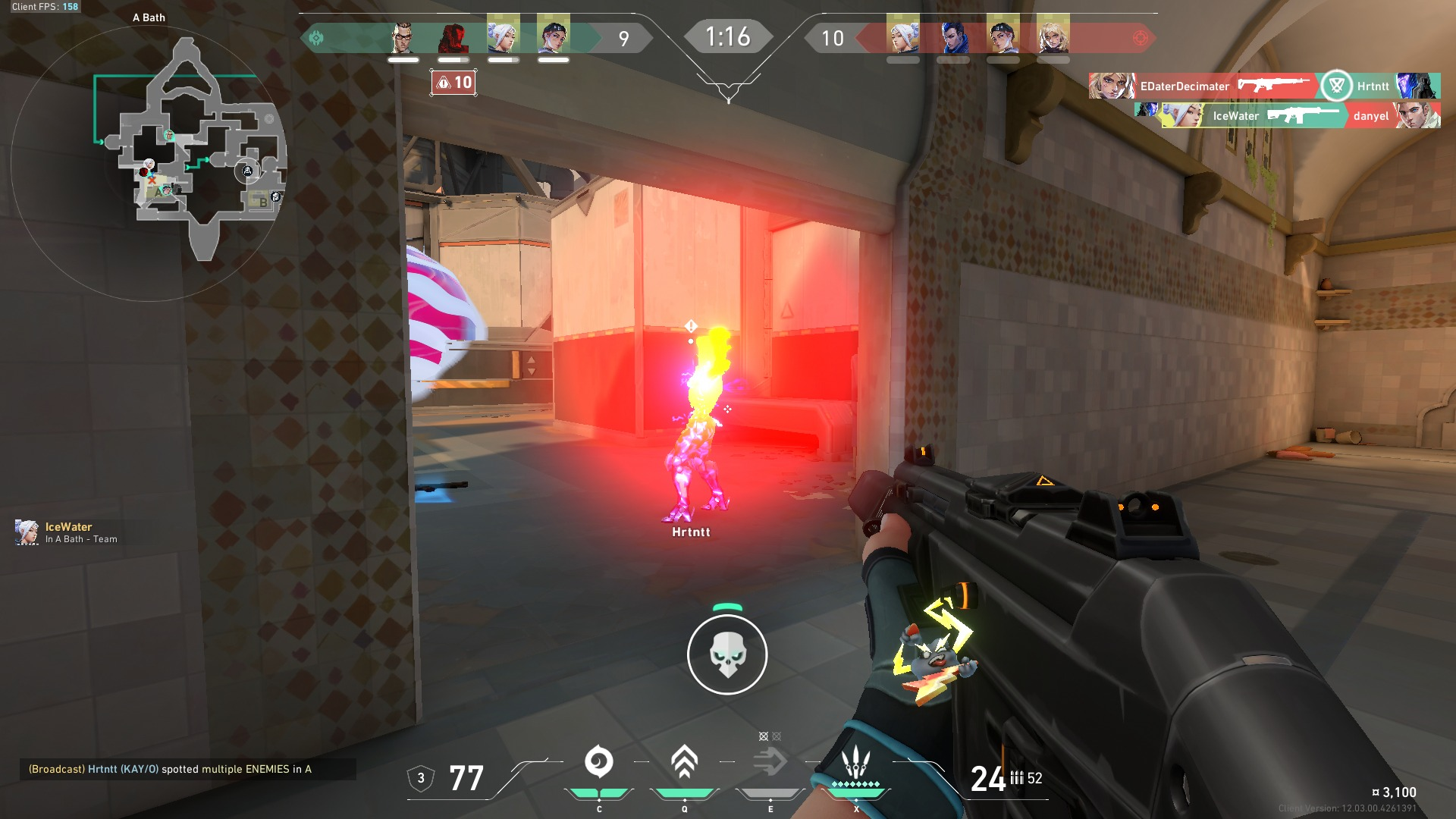Choose the blue-haired Yoru portrait

pos(952,36)
